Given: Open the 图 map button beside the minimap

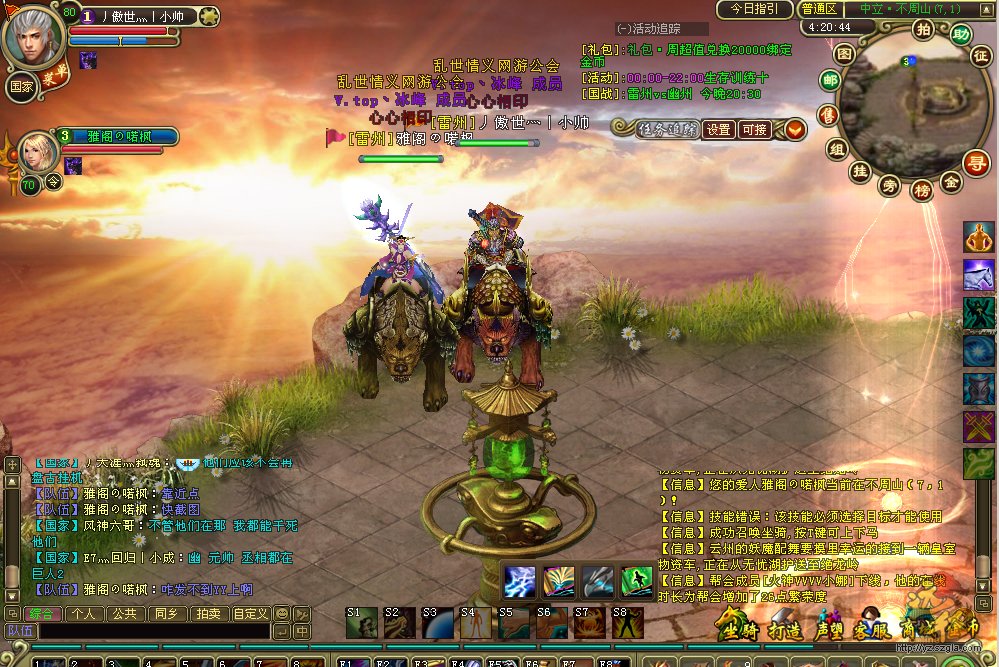Looking at the screenshot, I should (x=844, y=51).
